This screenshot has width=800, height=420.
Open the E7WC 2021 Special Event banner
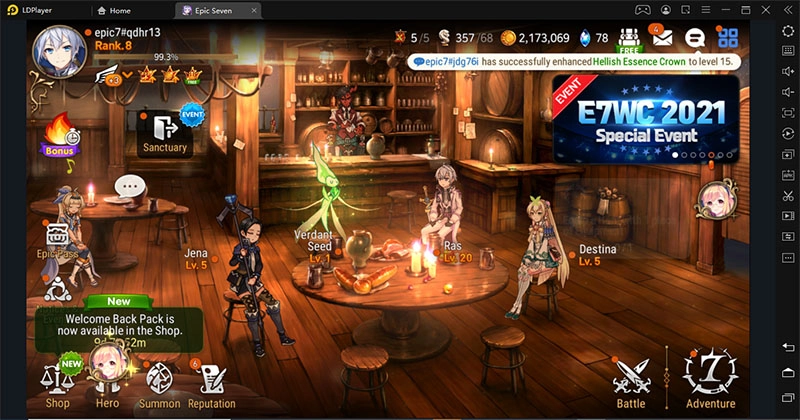pyautogui.click(x=645, y=117)
